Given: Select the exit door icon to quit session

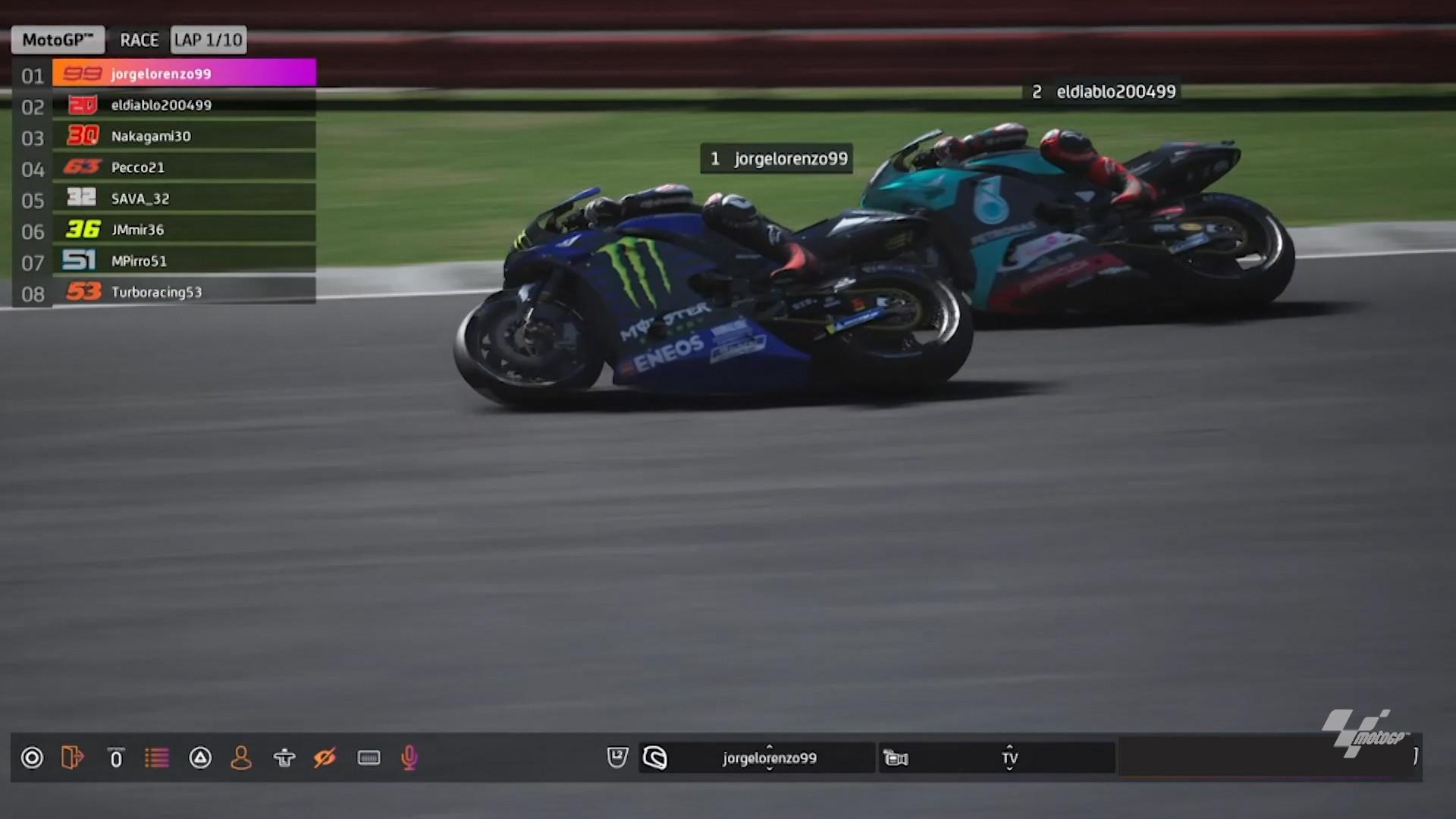Looking at the screenshot, I should click(x=73, y=757).
